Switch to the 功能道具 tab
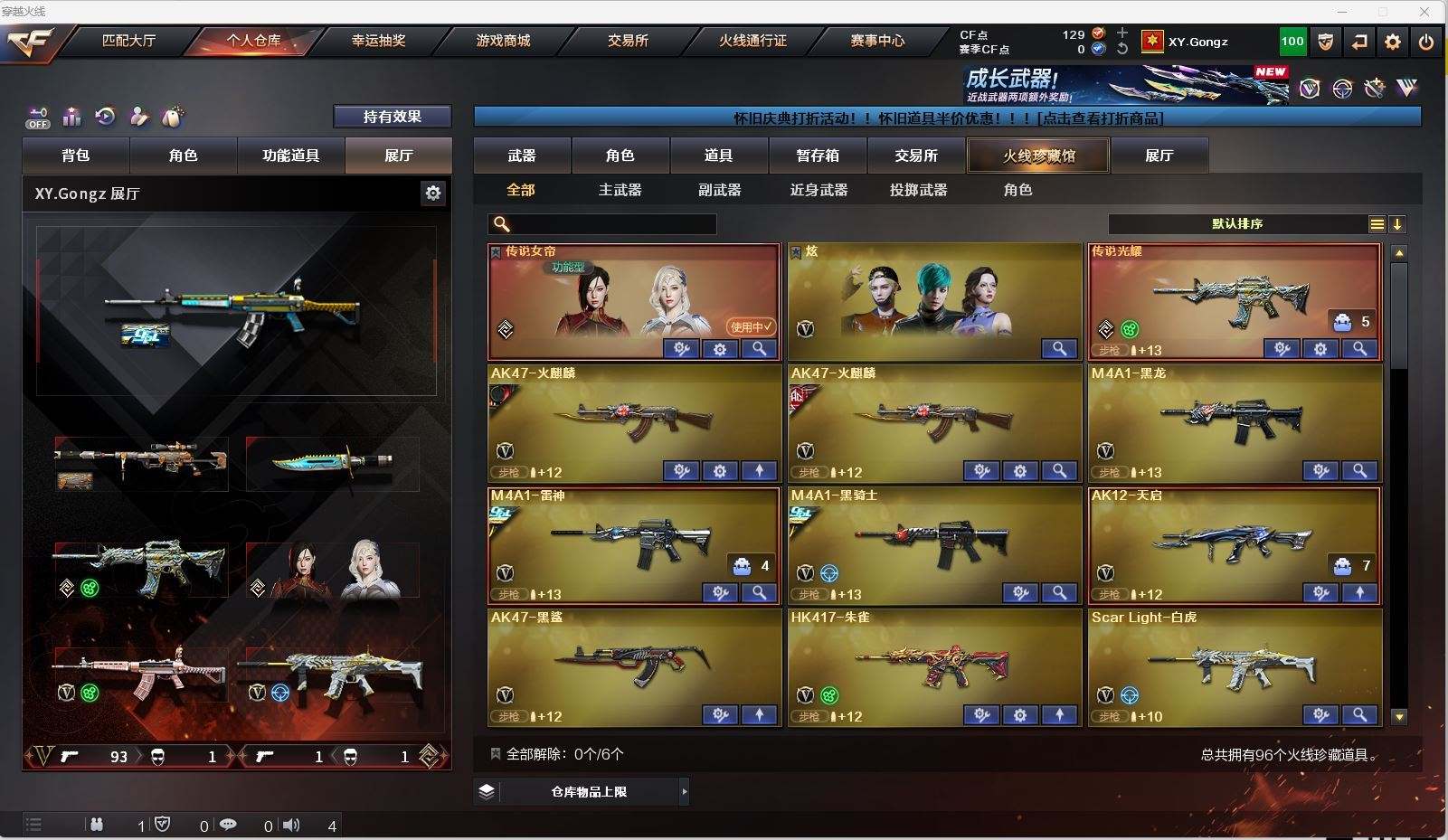Viewport: 1448px width, 840px height. (290, 156)
